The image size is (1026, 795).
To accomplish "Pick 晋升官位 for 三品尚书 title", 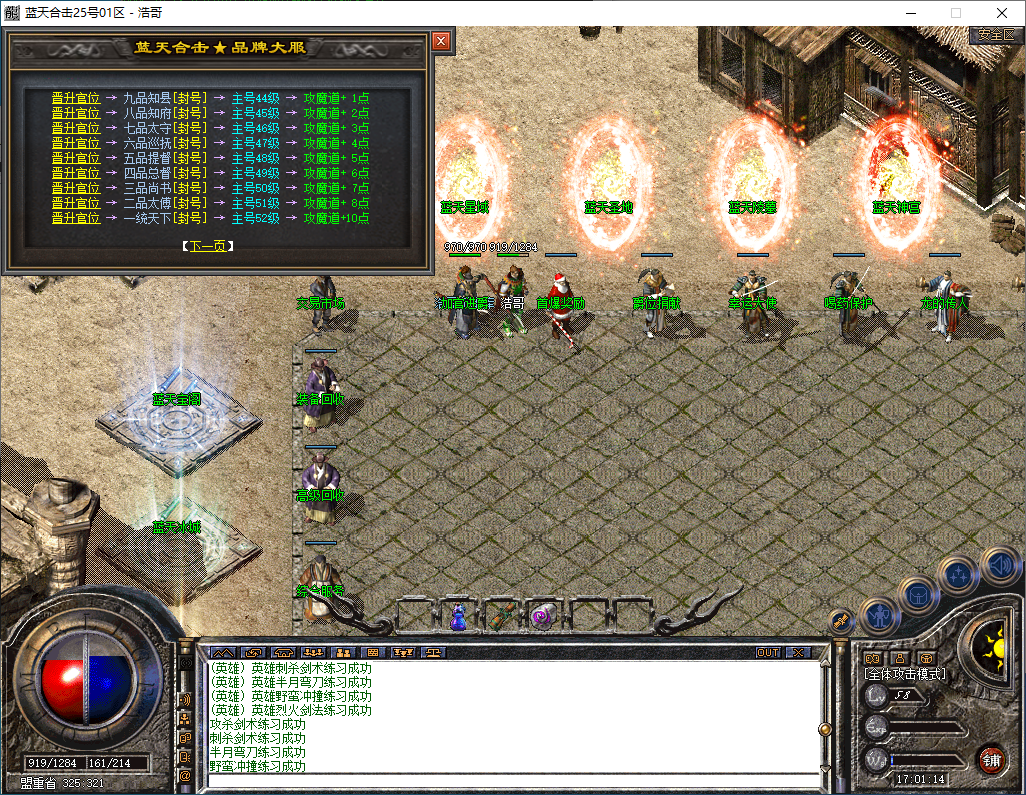I will (x=76, y=188).
